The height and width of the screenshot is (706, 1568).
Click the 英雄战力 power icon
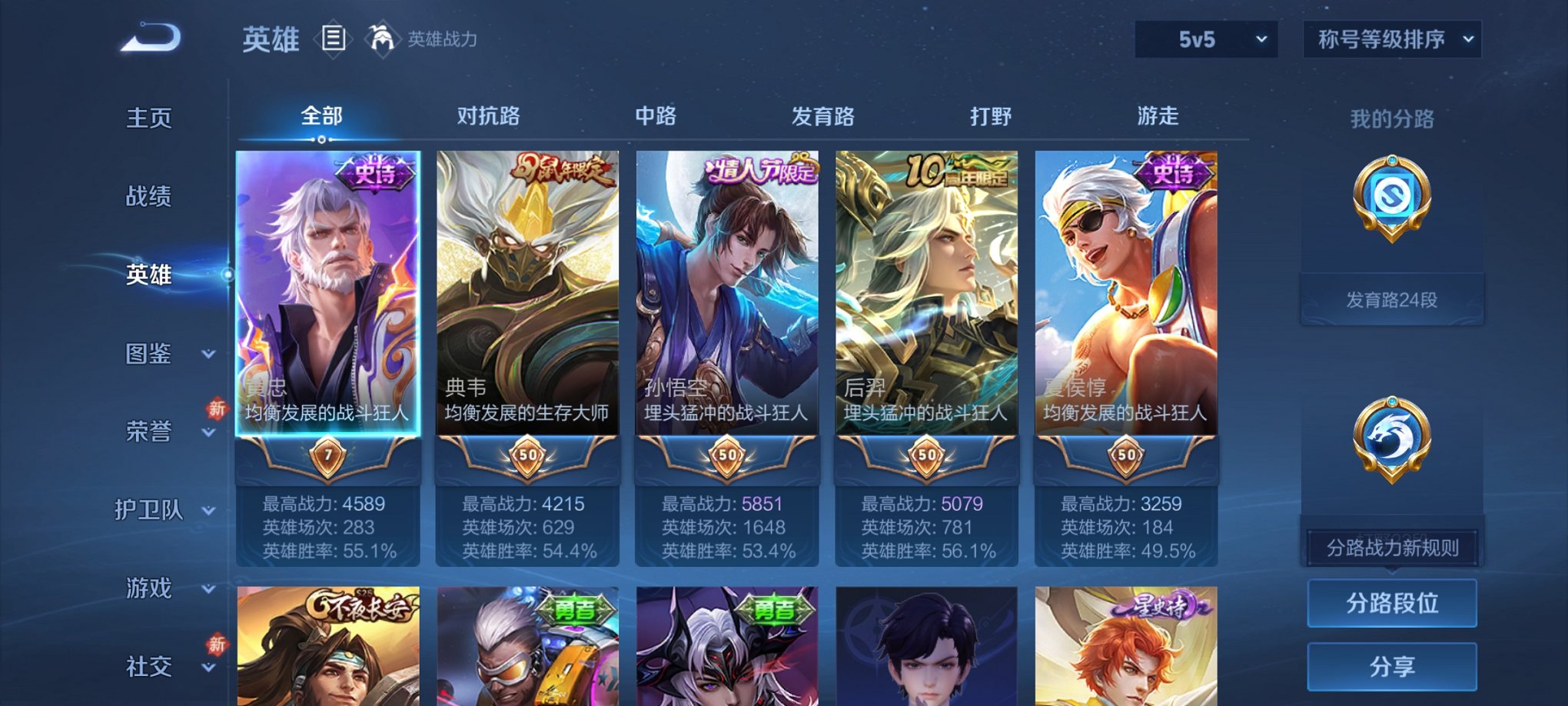tap(383, 37)
